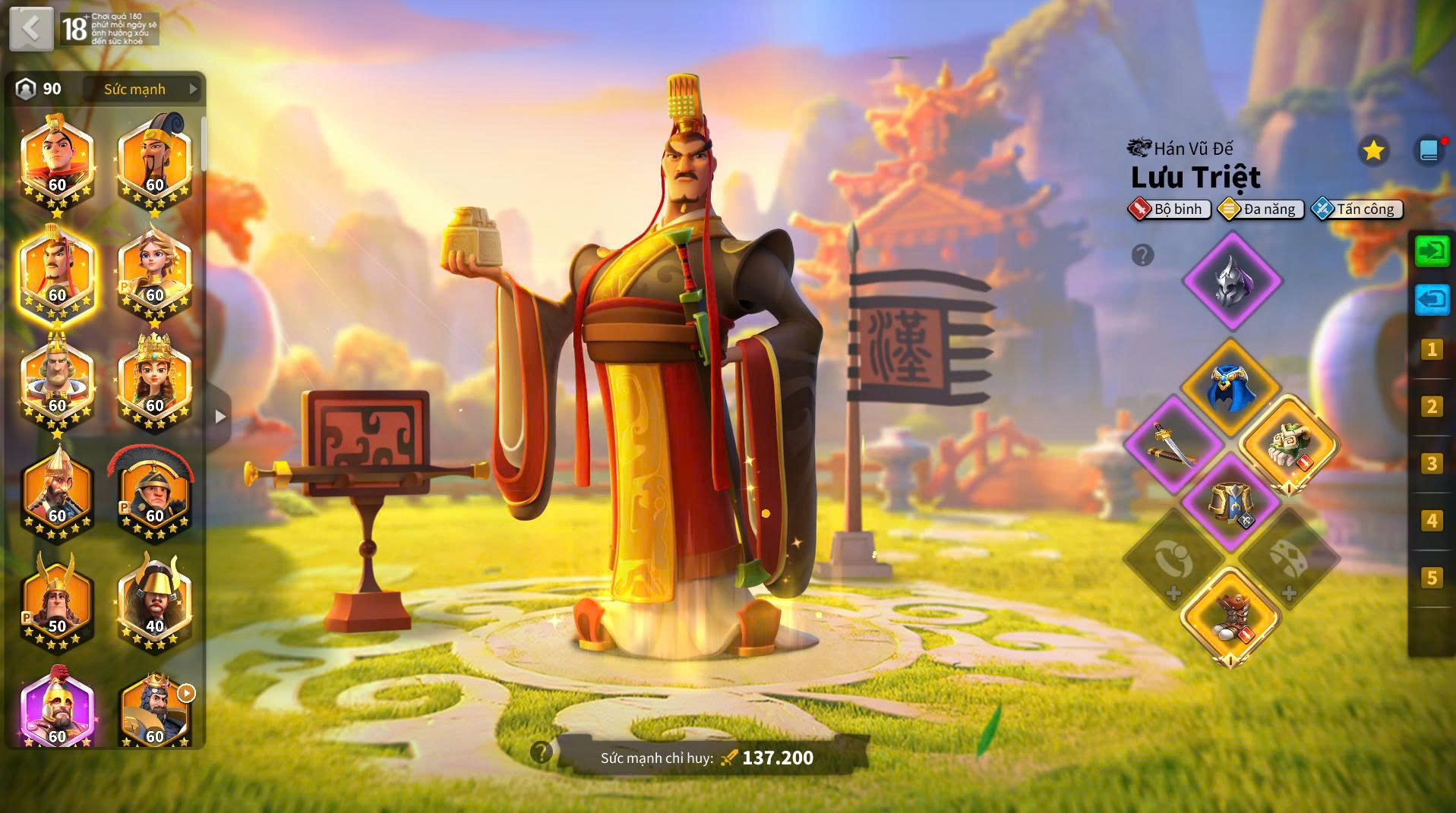Open the blue cape chest armor slot
Screen dimensions: 1456x813
pos(1230,388)
